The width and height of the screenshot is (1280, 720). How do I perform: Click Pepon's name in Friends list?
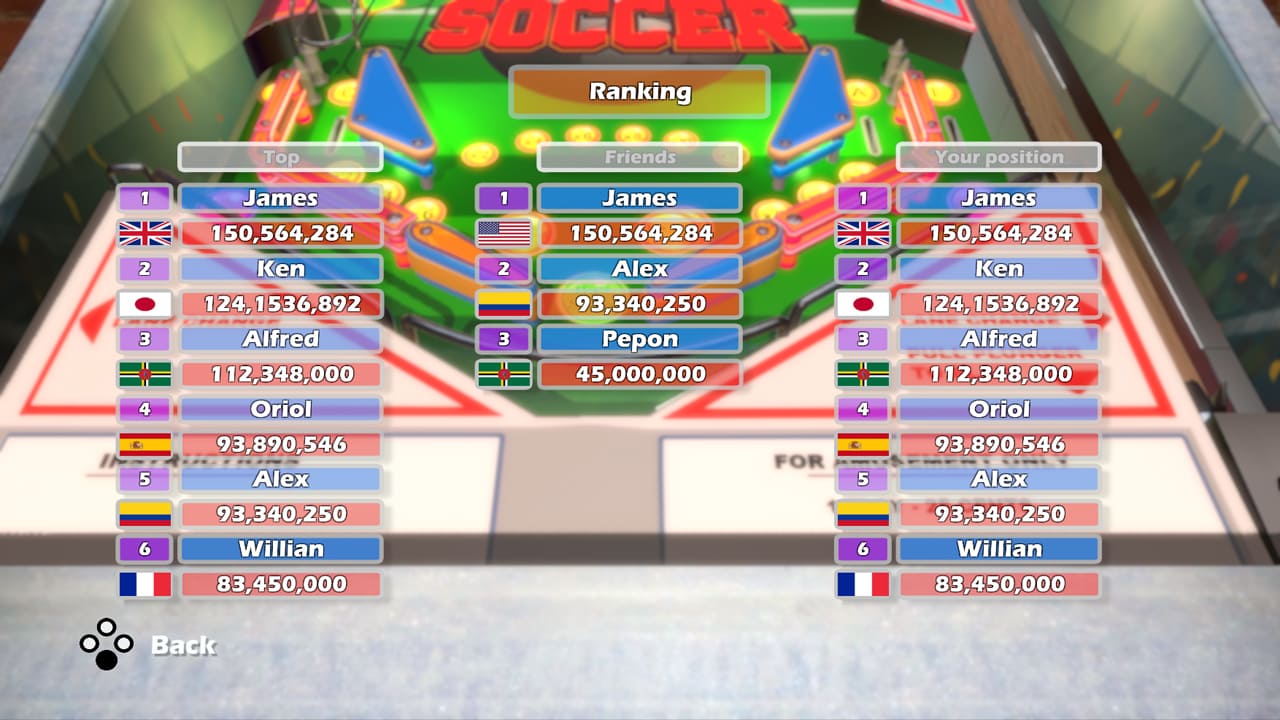[640, 339]
